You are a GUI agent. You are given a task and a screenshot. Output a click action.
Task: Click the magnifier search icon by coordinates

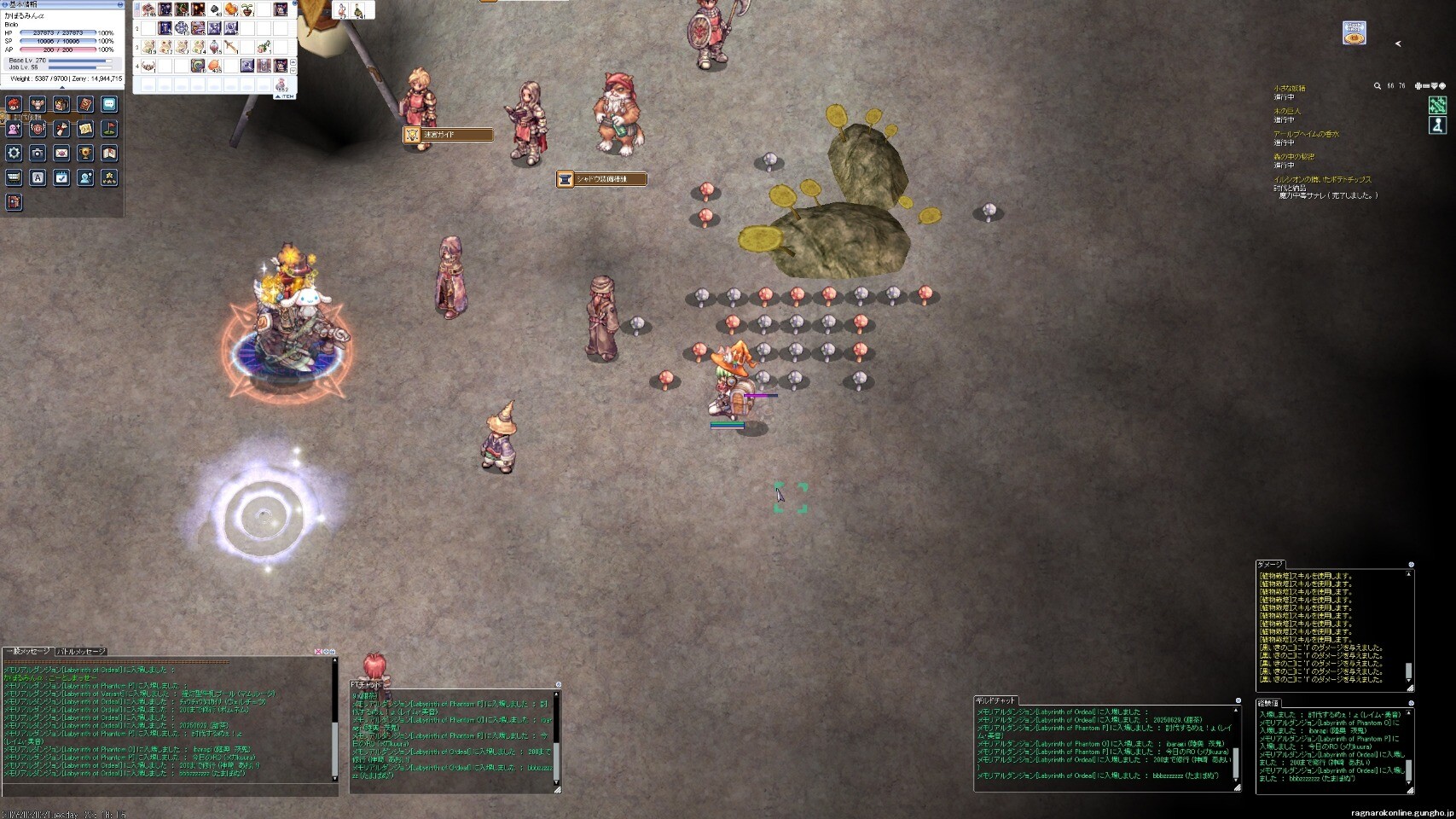point(1377,86)
